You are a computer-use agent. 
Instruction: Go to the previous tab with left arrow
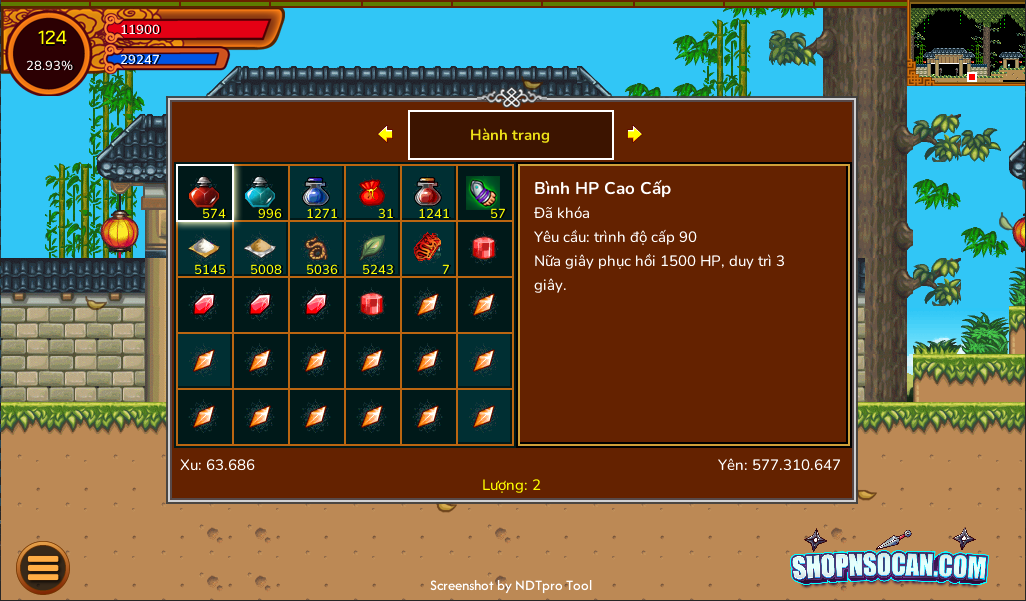coord(385,134)
